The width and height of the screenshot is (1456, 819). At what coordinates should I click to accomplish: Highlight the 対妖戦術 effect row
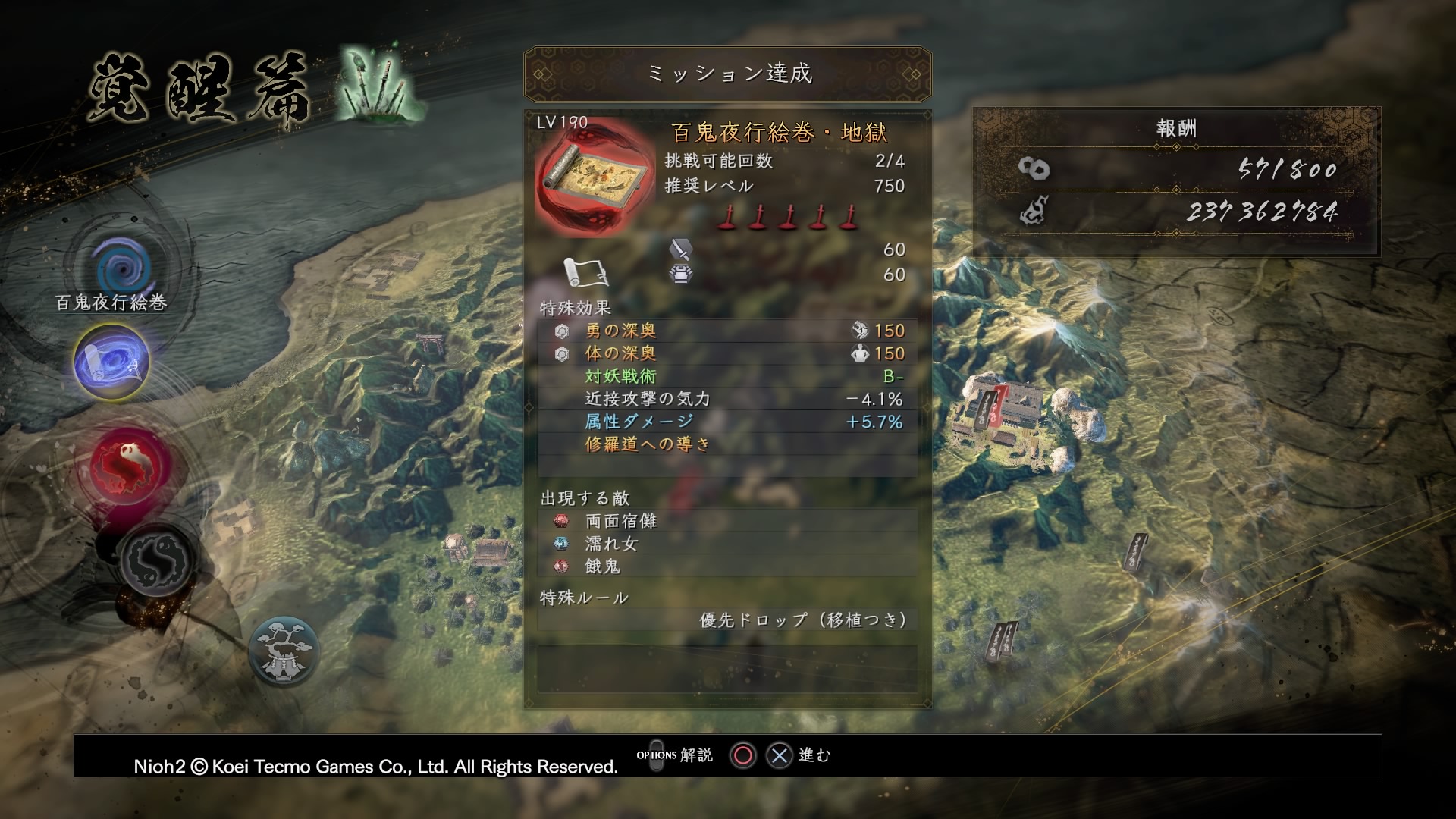pos(726,376)
